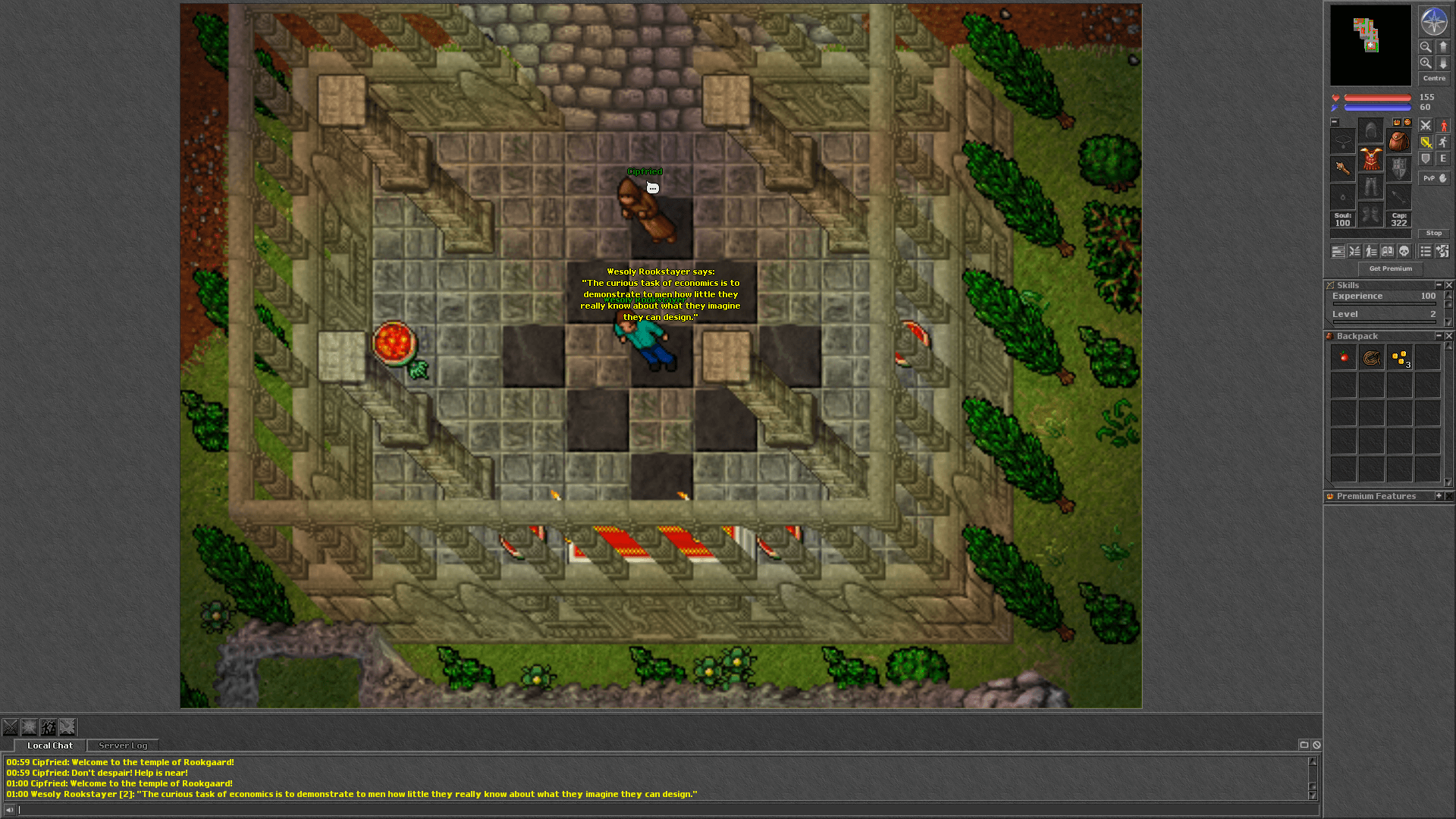Focus the chat text input field
1456x819 pixels.
(660, 810)
